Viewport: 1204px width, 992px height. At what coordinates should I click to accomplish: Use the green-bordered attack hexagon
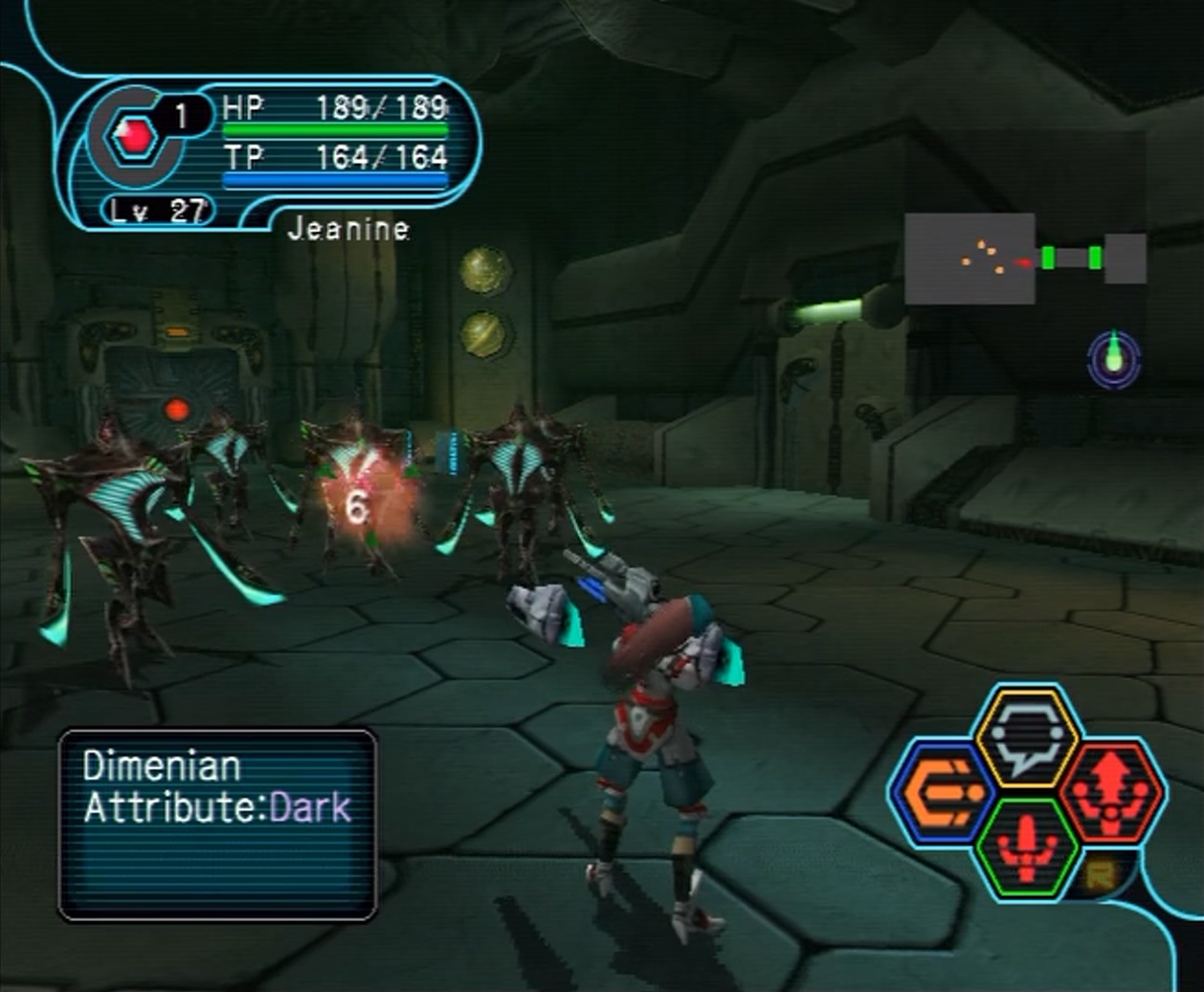1028,848
